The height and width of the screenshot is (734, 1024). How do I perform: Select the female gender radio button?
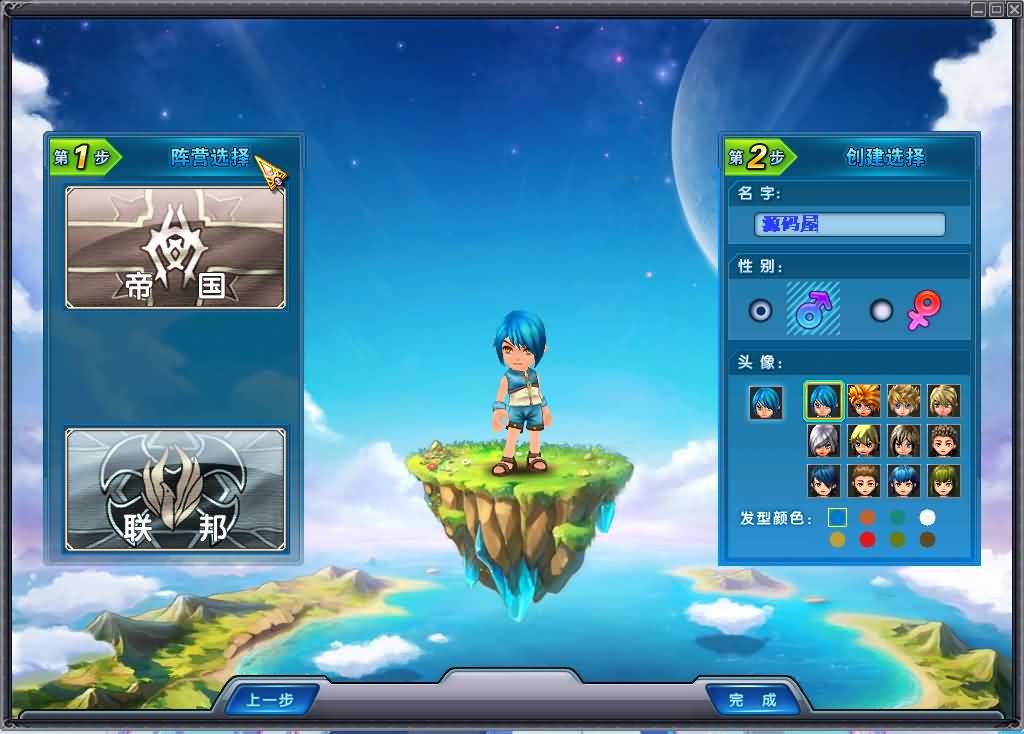[x=881, y=310]
